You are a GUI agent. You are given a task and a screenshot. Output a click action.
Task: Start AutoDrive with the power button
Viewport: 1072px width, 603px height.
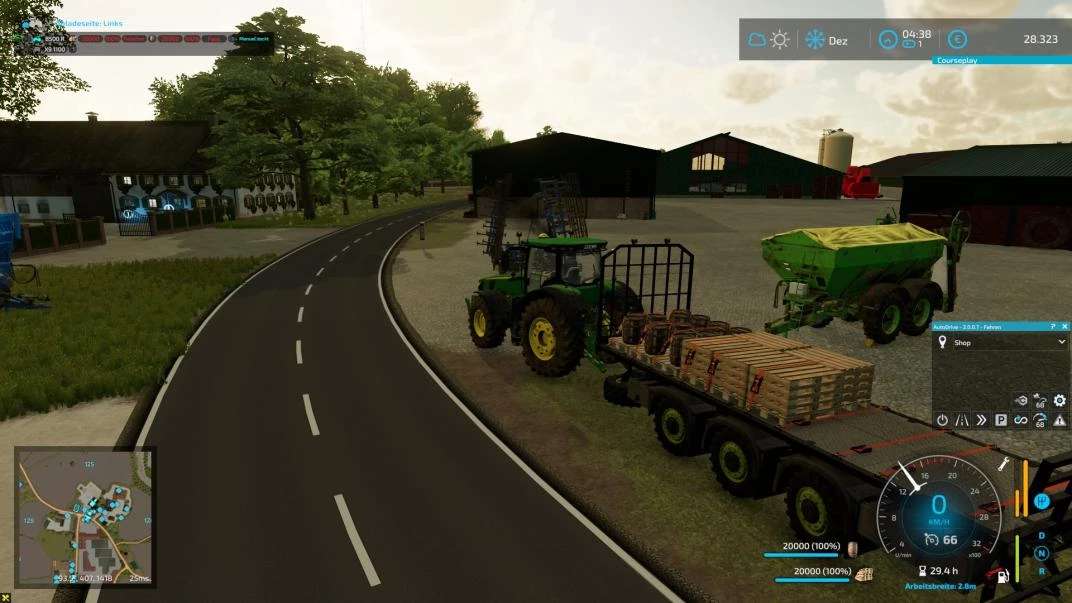click(942, 420)
